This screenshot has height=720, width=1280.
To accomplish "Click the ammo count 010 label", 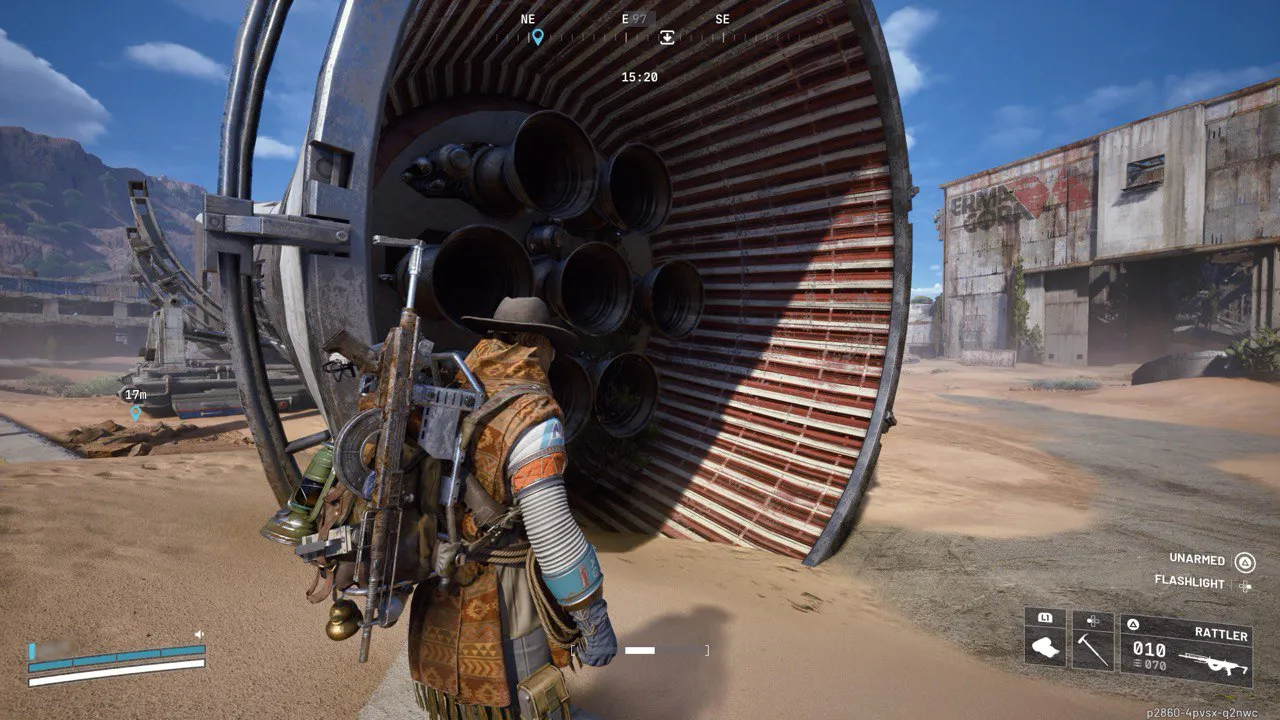I will 1149,648.
